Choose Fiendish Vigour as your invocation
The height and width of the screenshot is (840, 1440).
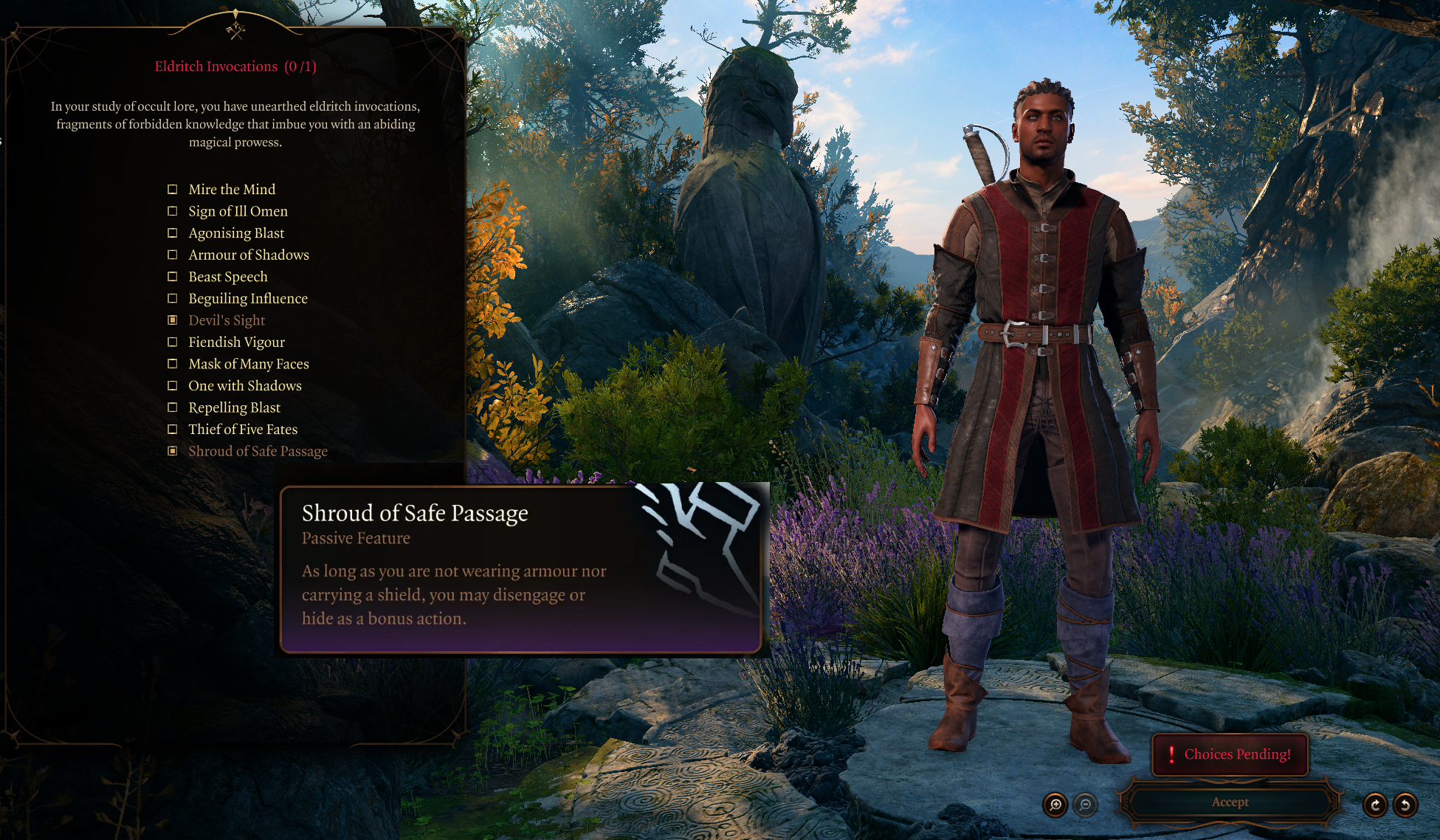236,342
